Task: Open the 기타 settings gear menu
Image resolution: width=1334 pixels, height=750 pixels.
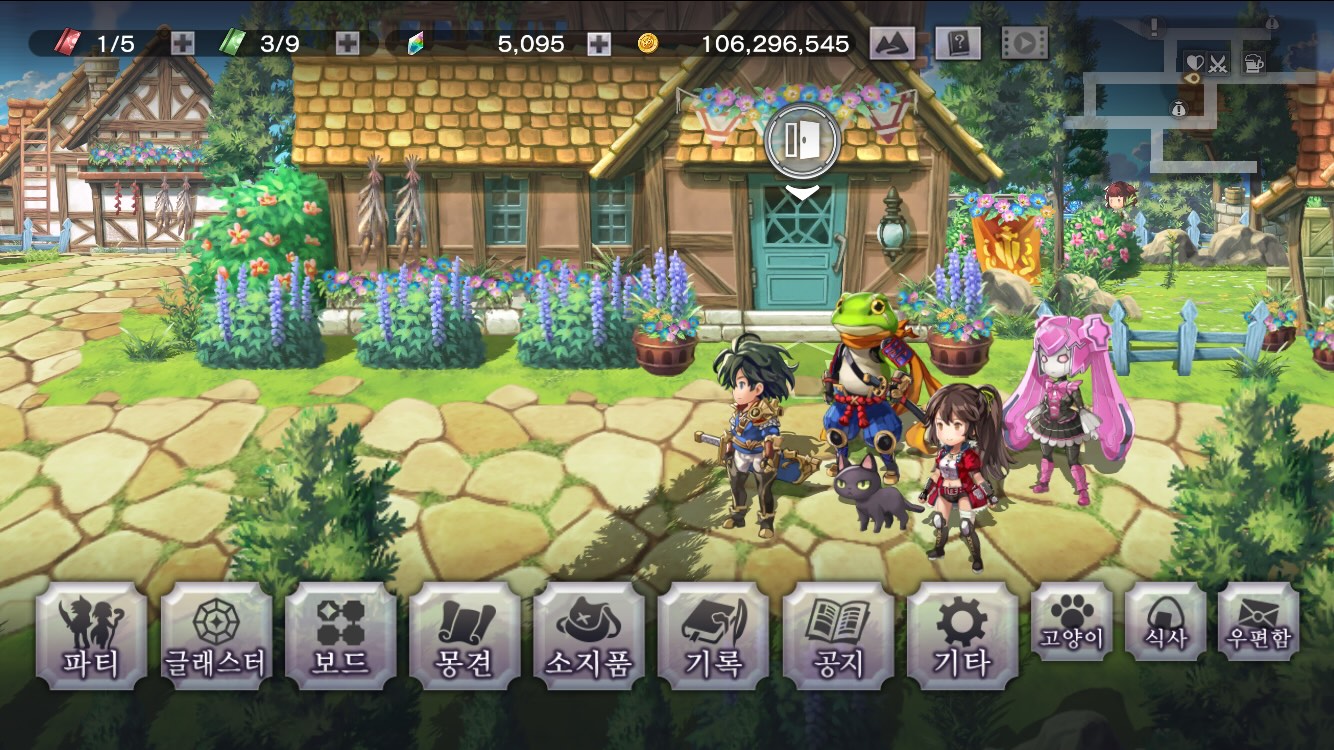Action: (962, 636)
